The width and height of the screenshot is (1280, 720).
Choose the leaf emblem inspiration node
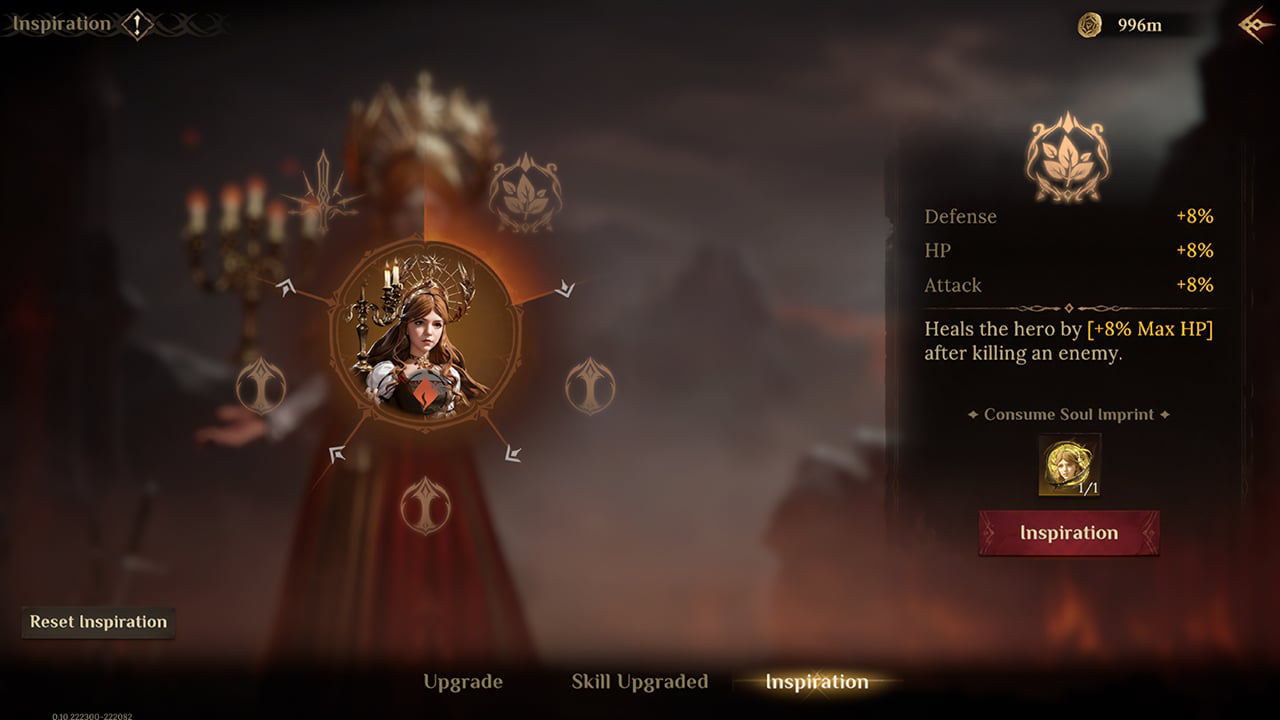coord(525,193)
